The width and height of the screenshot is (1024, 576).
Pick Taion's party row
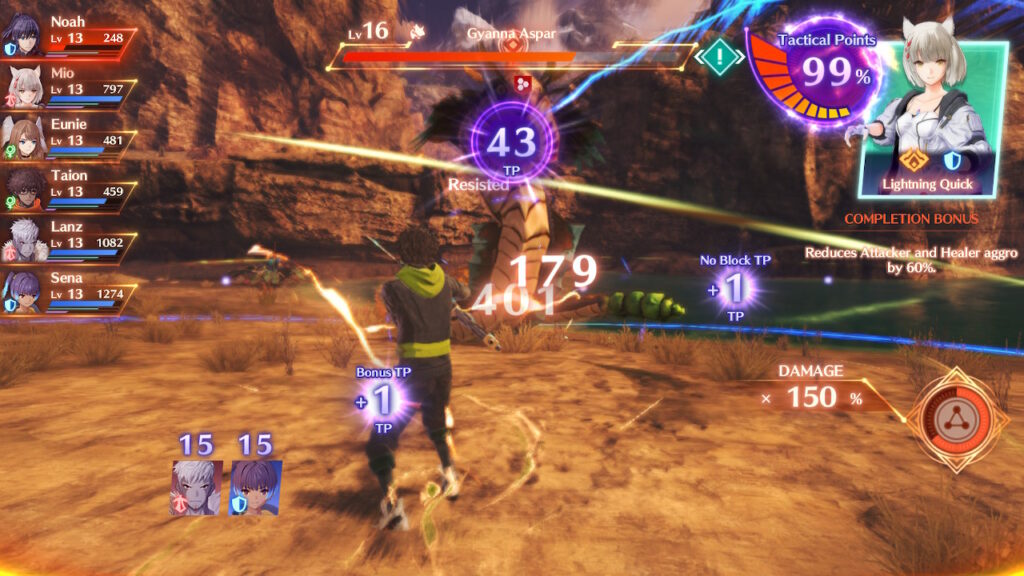click(68, 184)
